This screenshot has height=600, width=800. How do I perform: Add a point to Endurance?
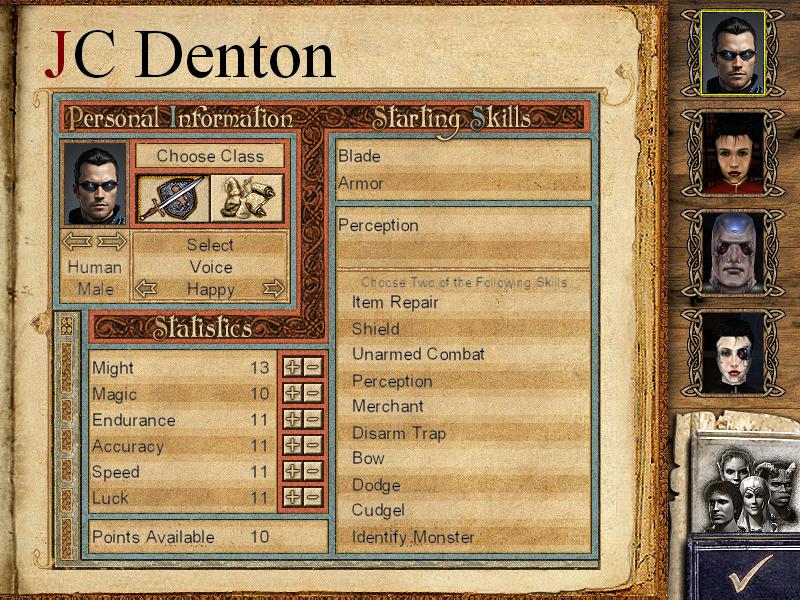(293, 419)
